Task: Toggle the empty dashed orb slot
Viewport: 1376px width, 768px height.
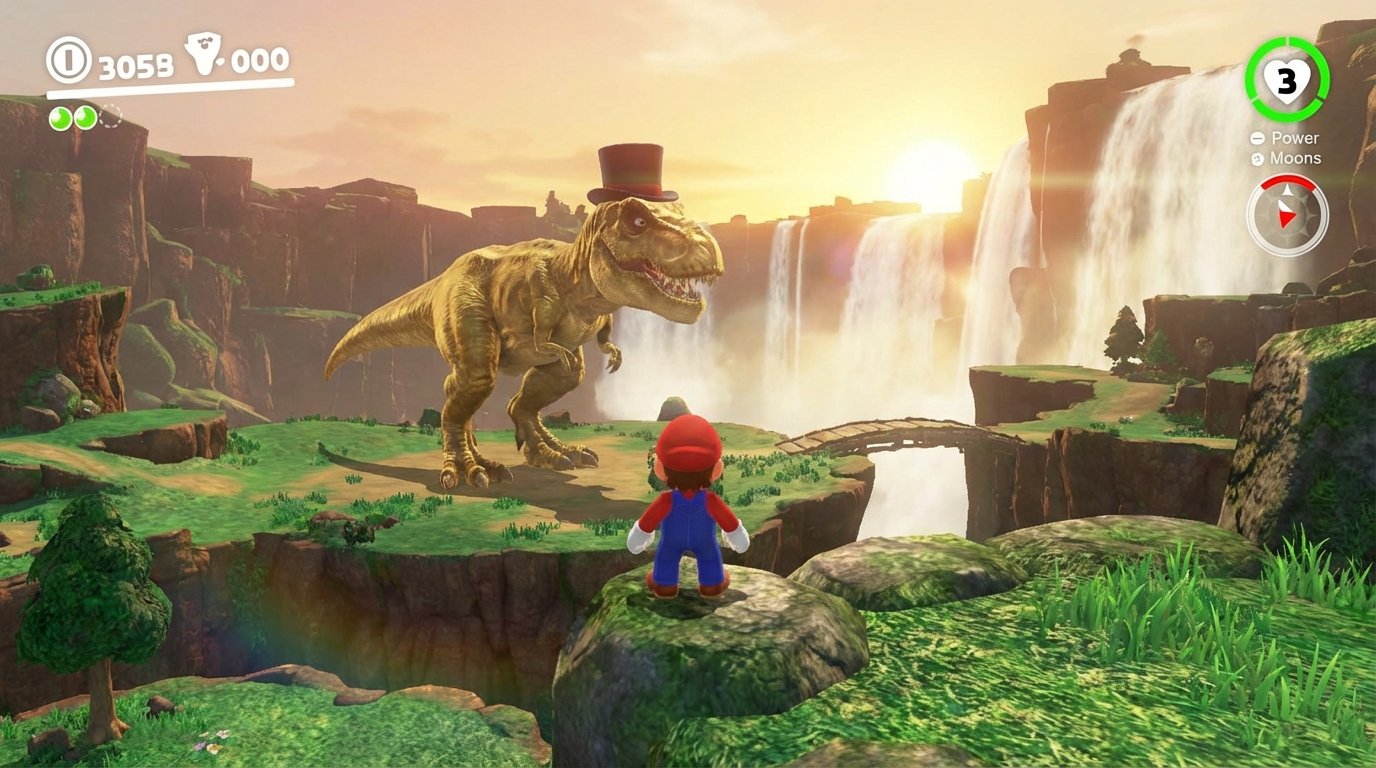Action: click(x=110, y=117)
